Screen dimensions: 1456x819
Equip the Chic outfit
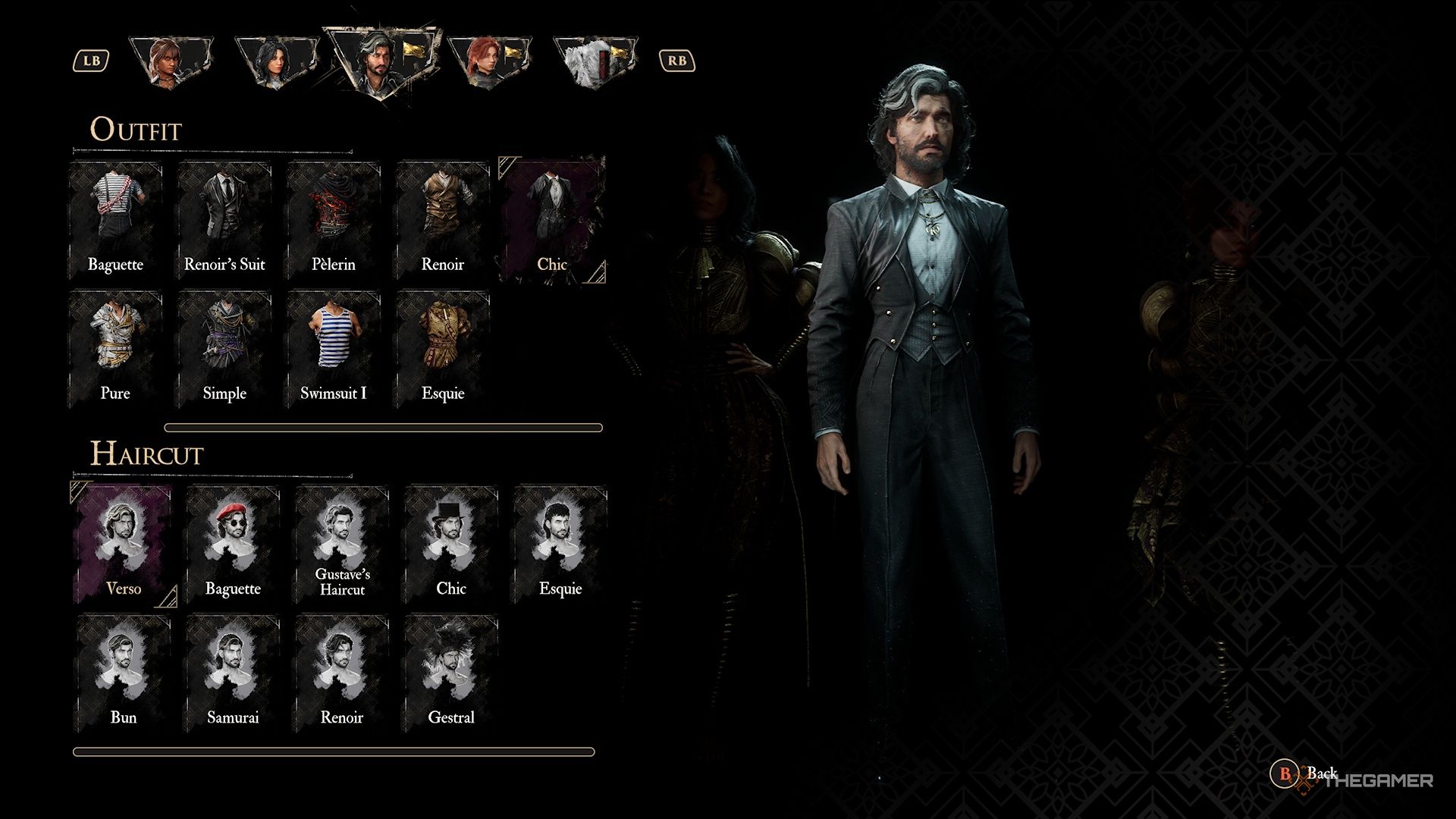click(x=554, y=212)
